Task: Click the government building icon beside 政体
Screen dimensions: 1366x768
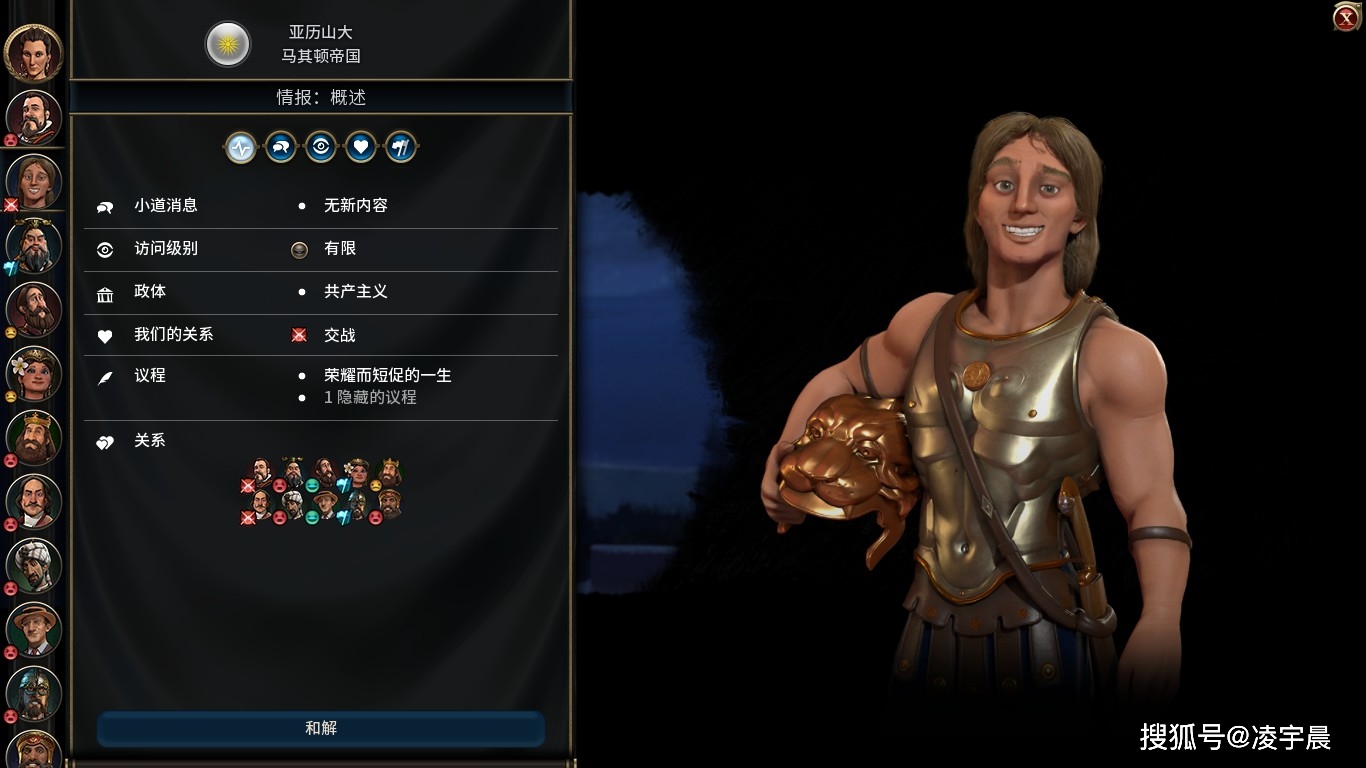Action: pyautogui.click(x=107, y=292)
